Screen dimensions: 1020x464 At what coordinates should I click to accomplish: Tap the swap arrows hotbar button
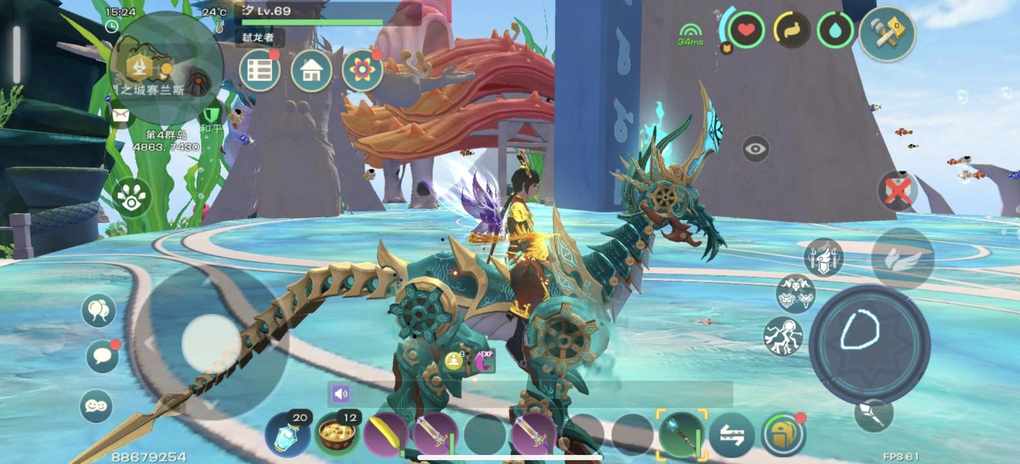point(732,435)
